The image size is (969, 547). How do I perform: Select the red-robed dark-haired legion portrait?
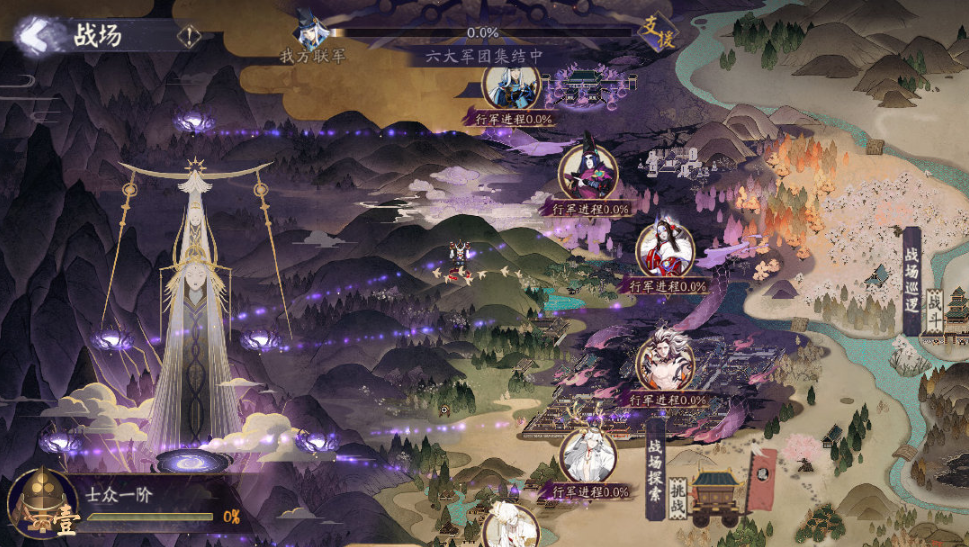click(666, 249)
